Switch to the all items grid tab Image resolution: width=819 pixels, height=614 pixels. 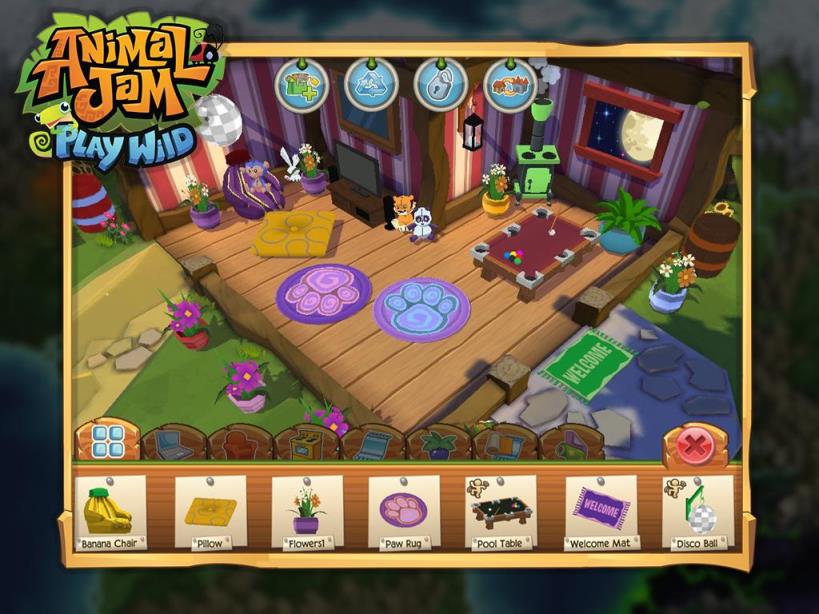point(107,441)
